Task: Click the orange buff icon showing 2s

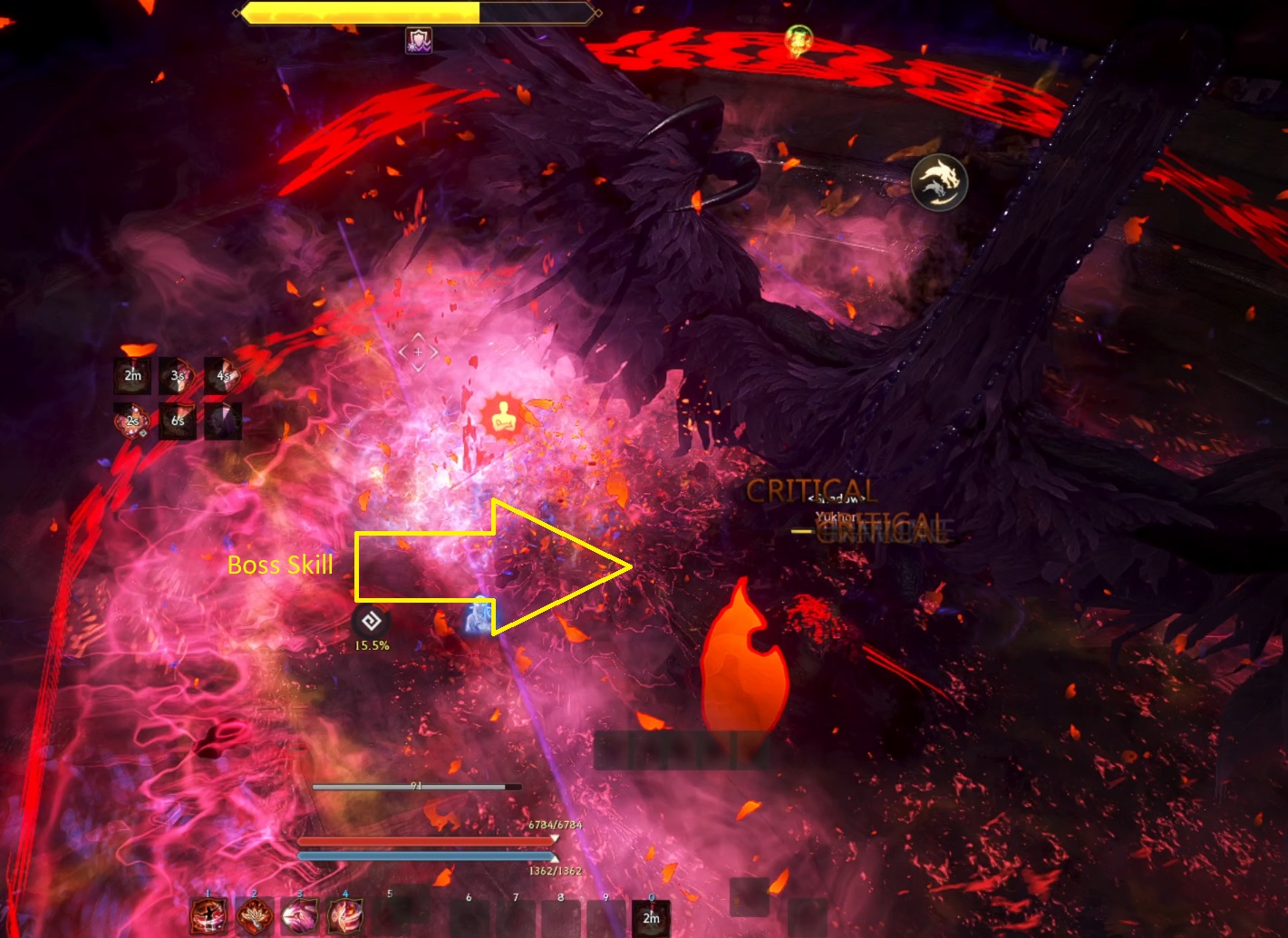Action: 132,421
